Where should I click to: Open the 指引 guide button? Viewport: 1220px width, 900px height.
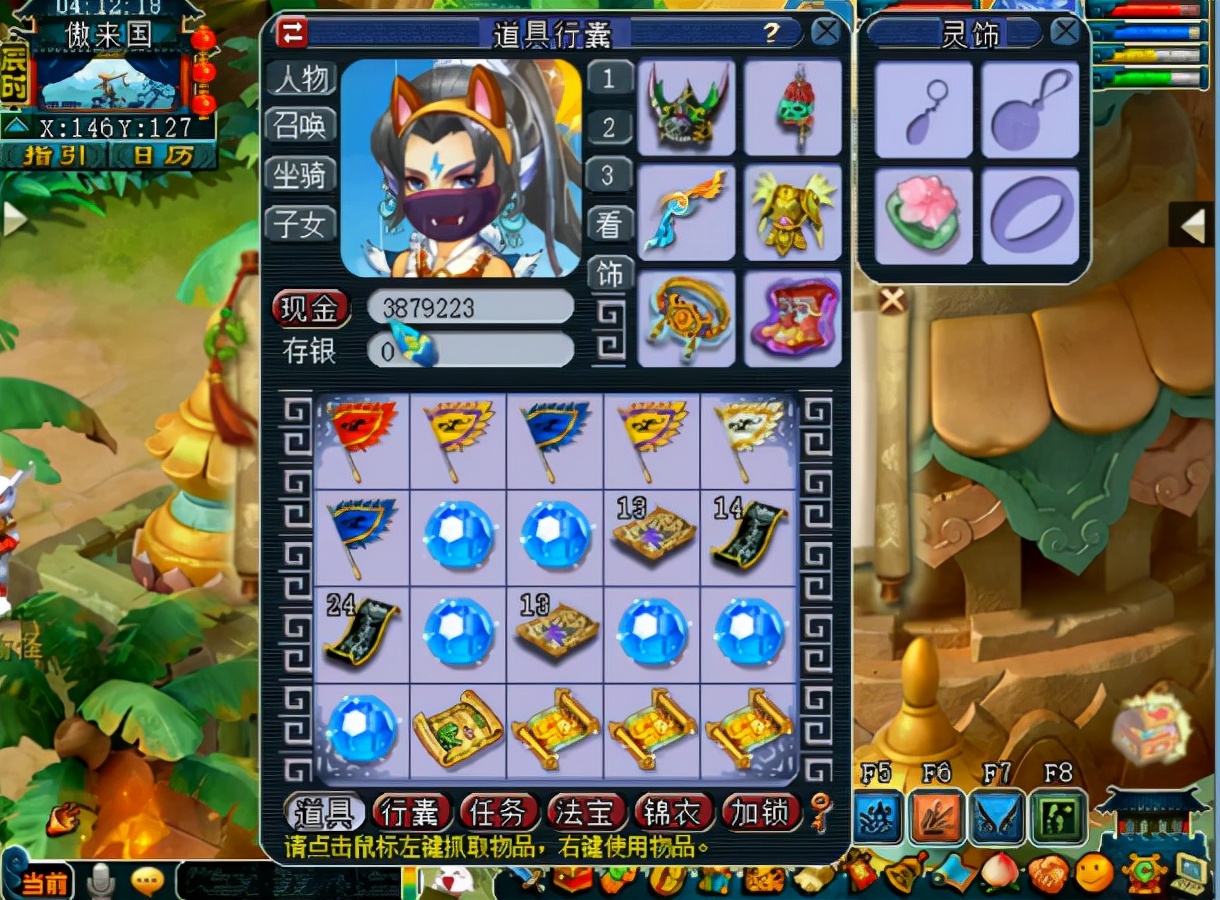[x=54, y=156]
